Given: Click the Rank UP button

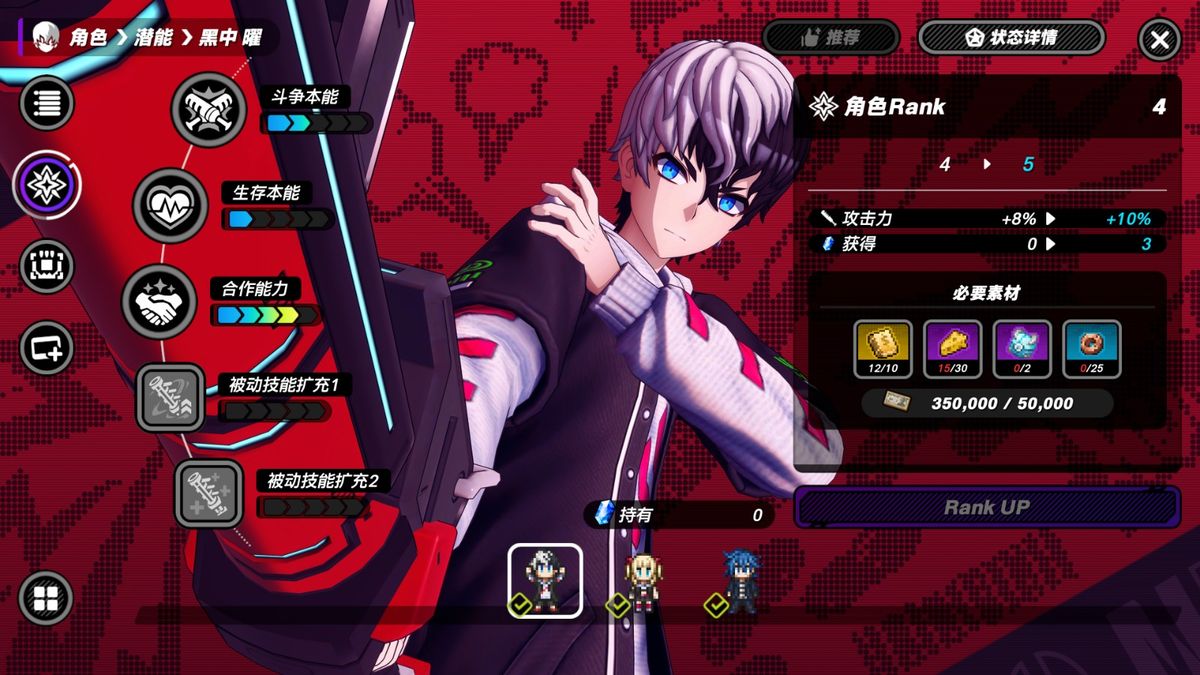Looking at the screenshot, I should click(x=986, y=507).
